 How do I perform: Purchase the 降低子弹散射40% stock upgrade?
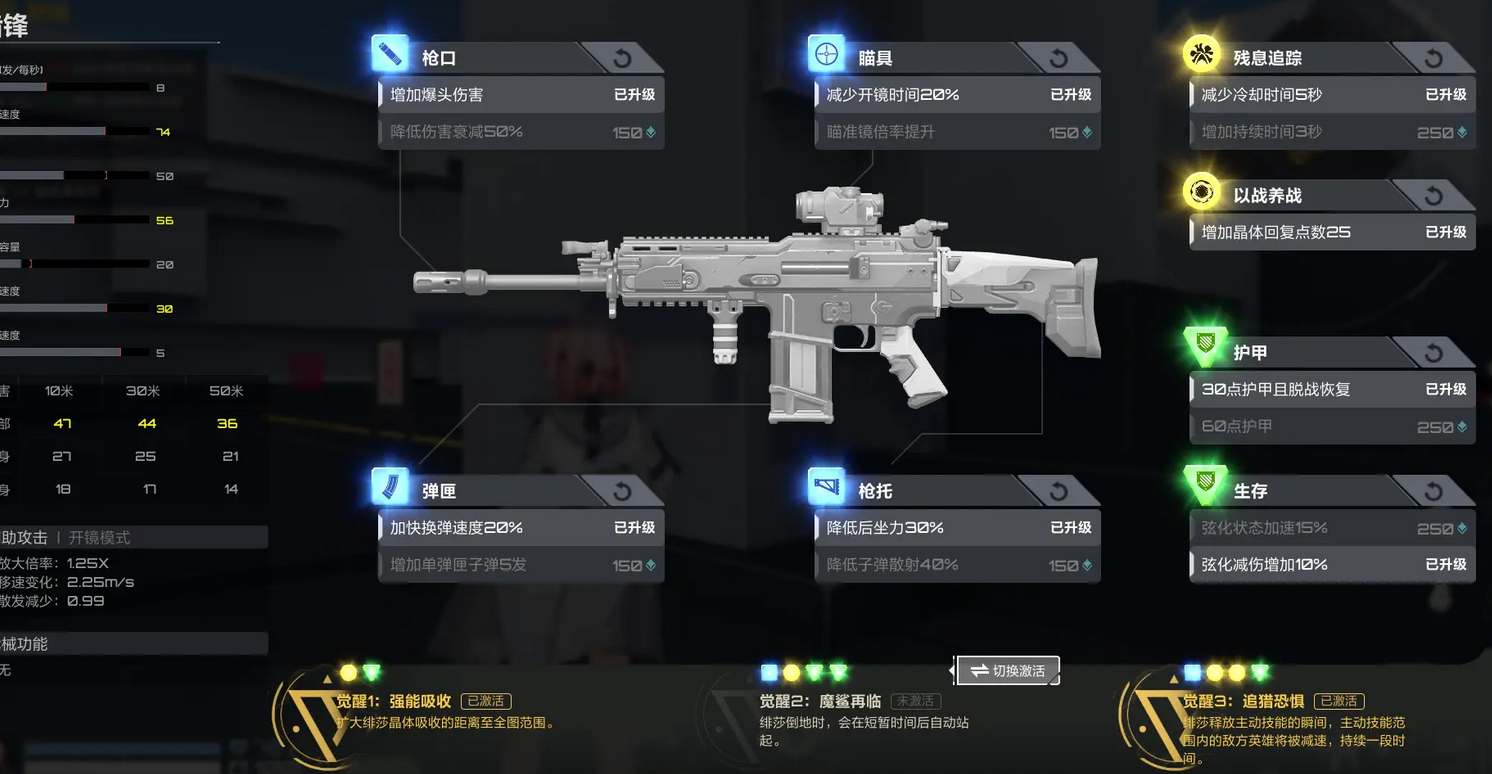957,565
